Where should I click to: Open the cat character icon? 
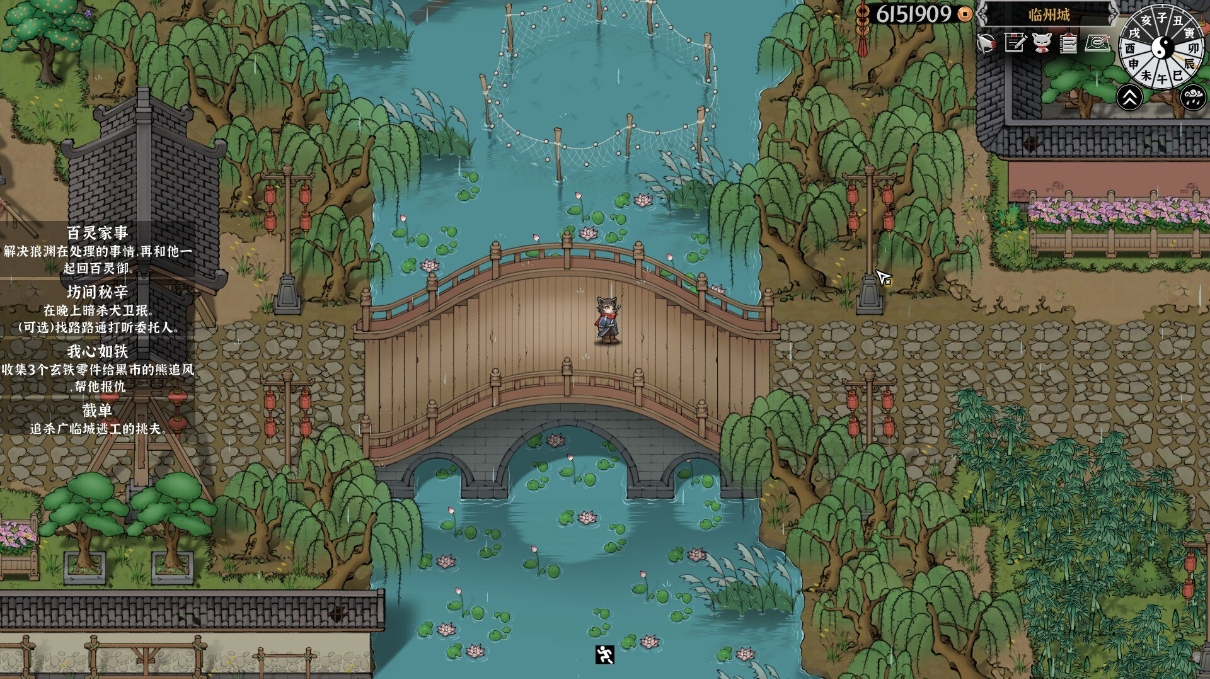(1042, 43)
